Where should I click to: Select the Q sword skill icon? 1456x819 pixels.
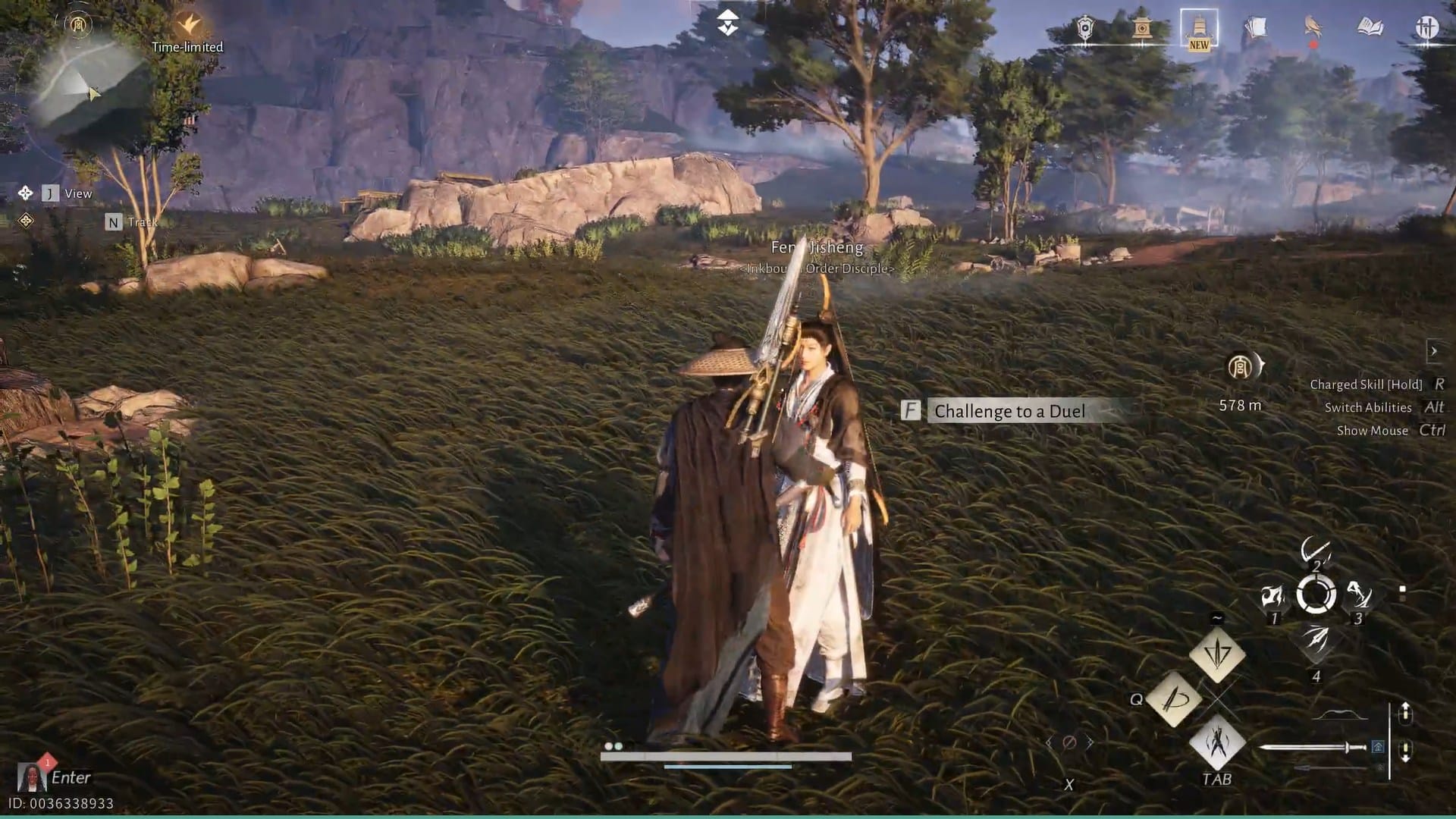1175,701
